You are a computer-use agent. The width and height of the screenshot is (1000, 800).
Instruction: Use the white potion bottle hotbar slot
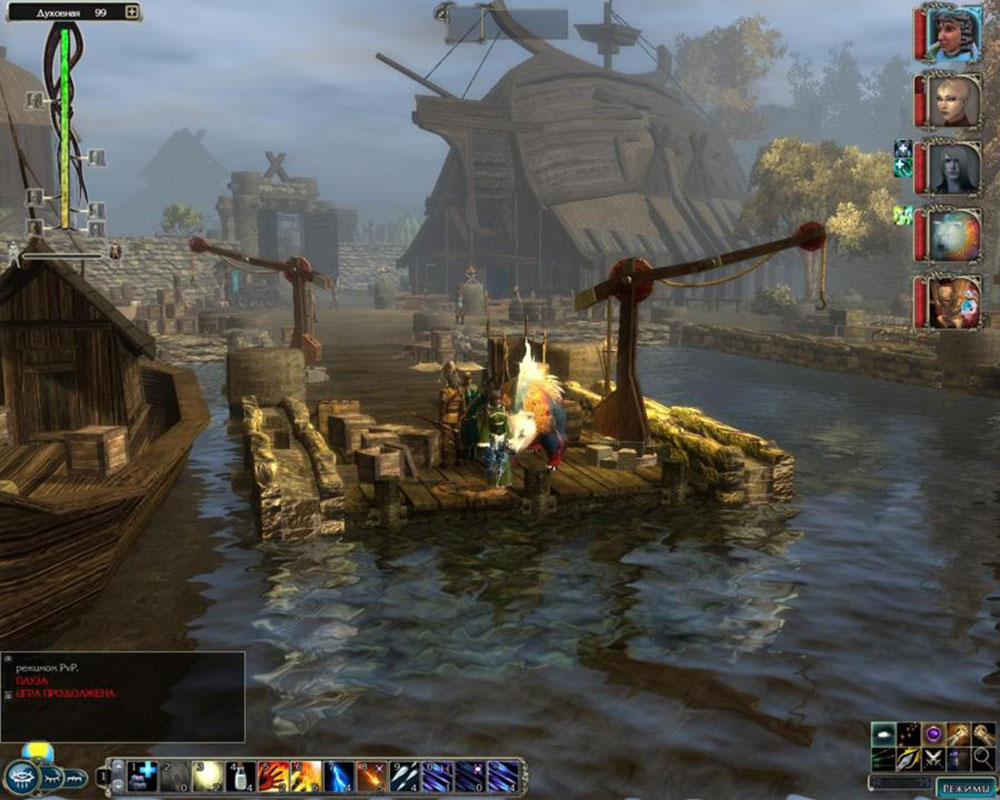click(240, 776)
